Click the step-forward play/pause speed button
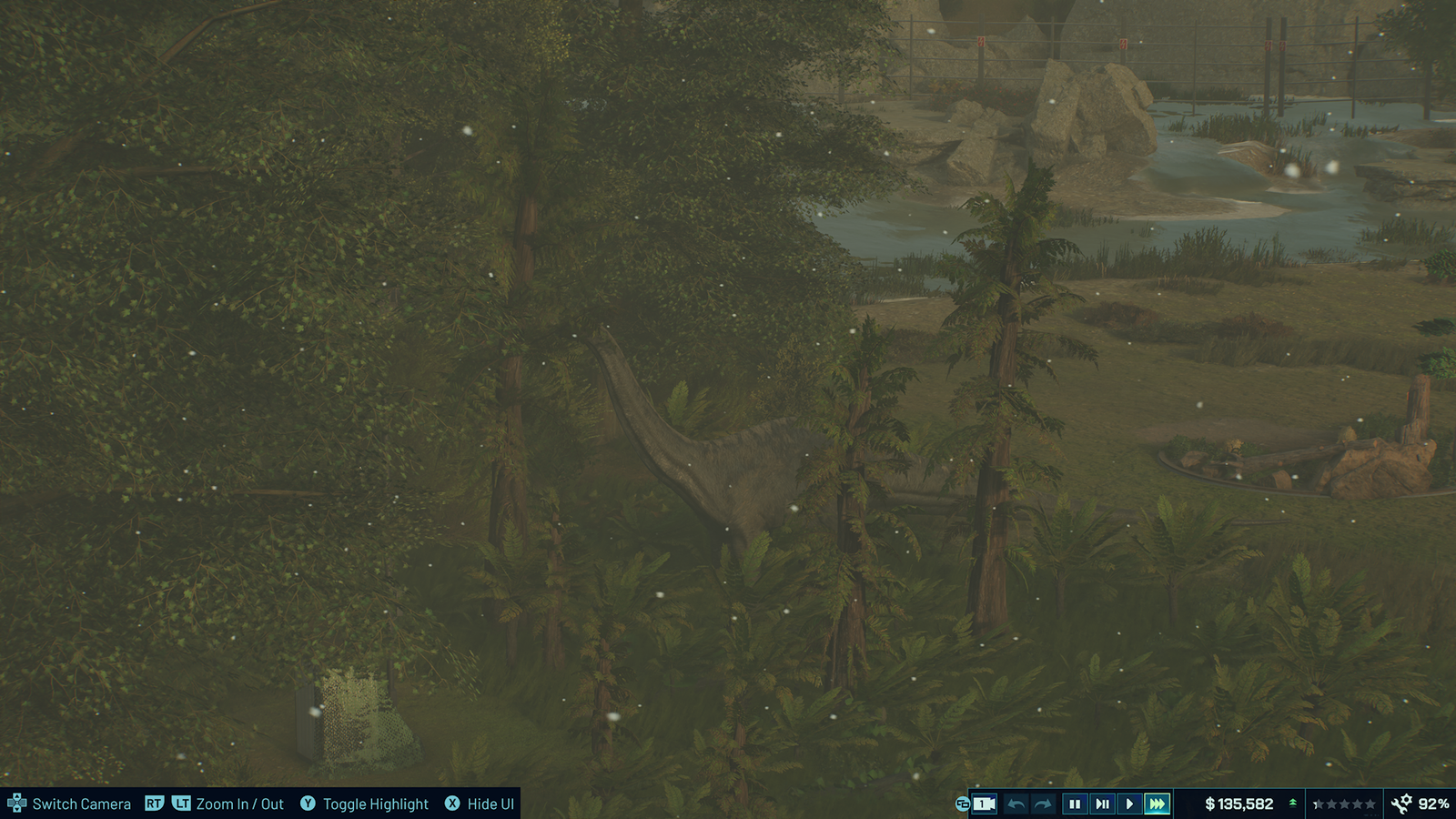This screenshot has height=819, width=1456. [1102, 804]
